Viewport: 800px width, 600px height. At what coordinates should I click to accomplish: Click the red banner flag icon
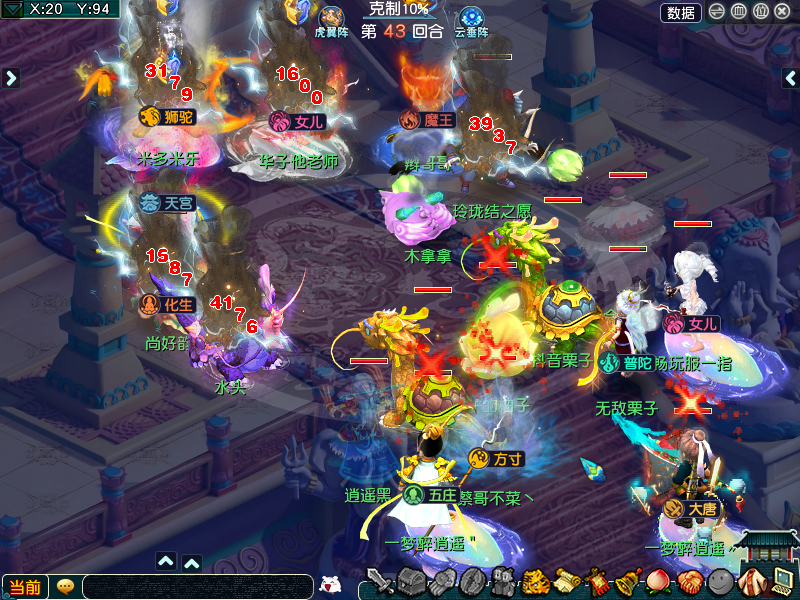[x=598, y=581]
